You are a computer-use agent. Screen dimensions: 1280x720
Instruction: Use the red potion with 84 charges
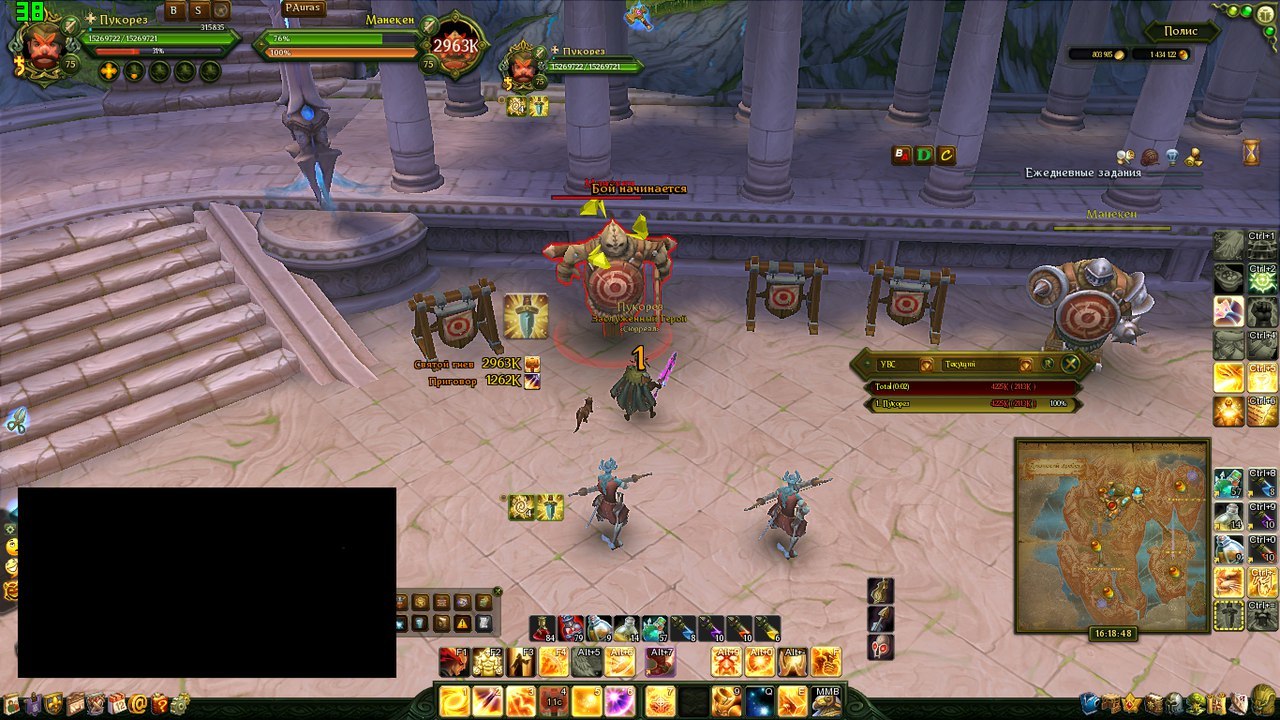click(x=543, y=628)
